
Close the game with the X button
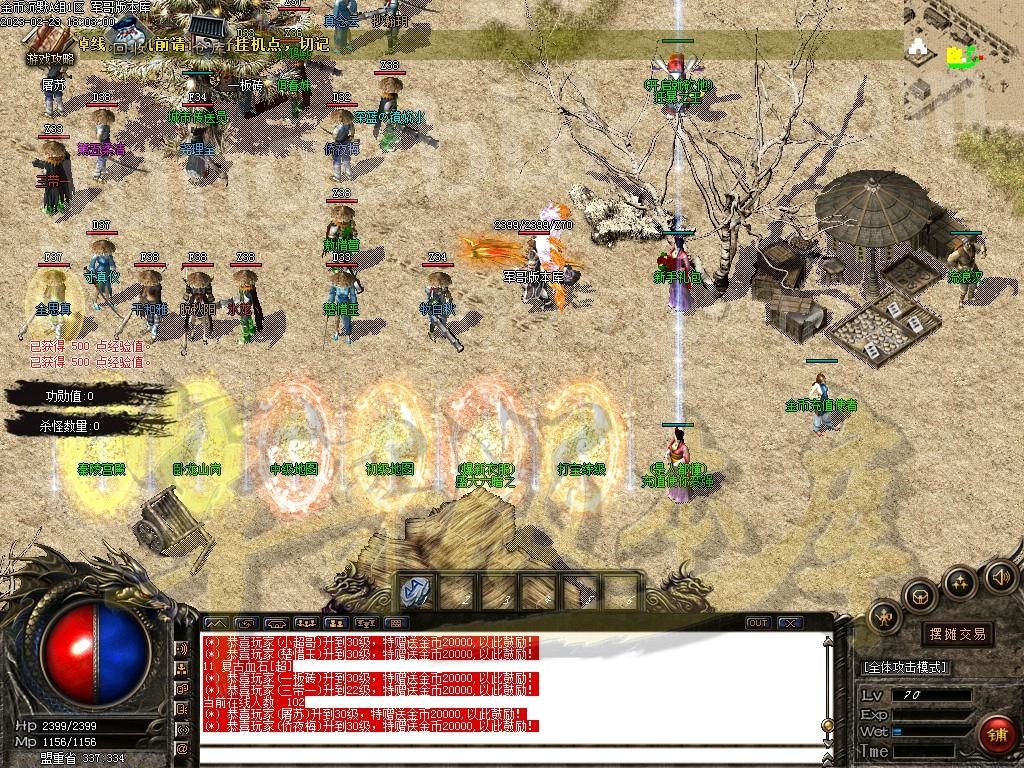pyautogui.click(x=790, y=623)
